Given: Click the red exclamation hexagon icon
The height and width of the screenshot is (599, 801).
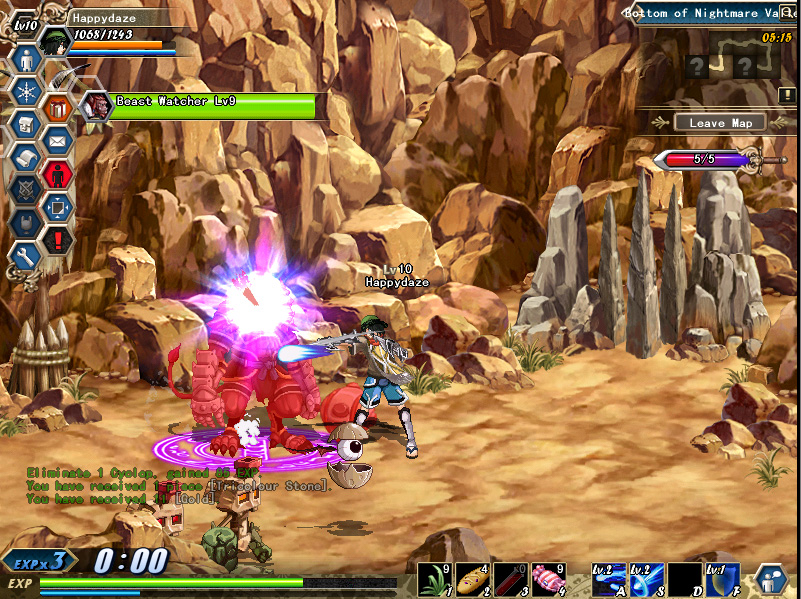Looking at the screenshot, I should click(58, 240).
